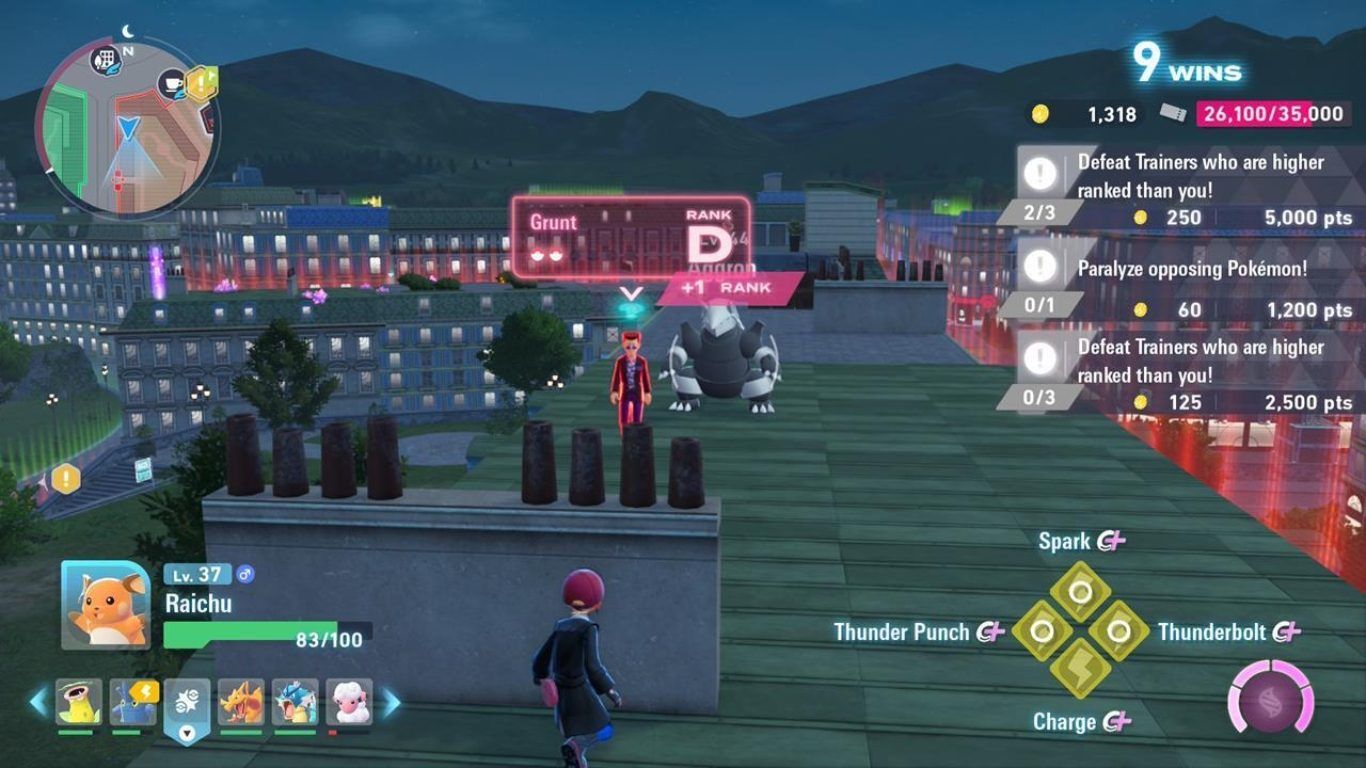Viewport: 1366px width, 768px height.
Task: Switch to Victreebel in the party bar
Action: click(77, 702)
